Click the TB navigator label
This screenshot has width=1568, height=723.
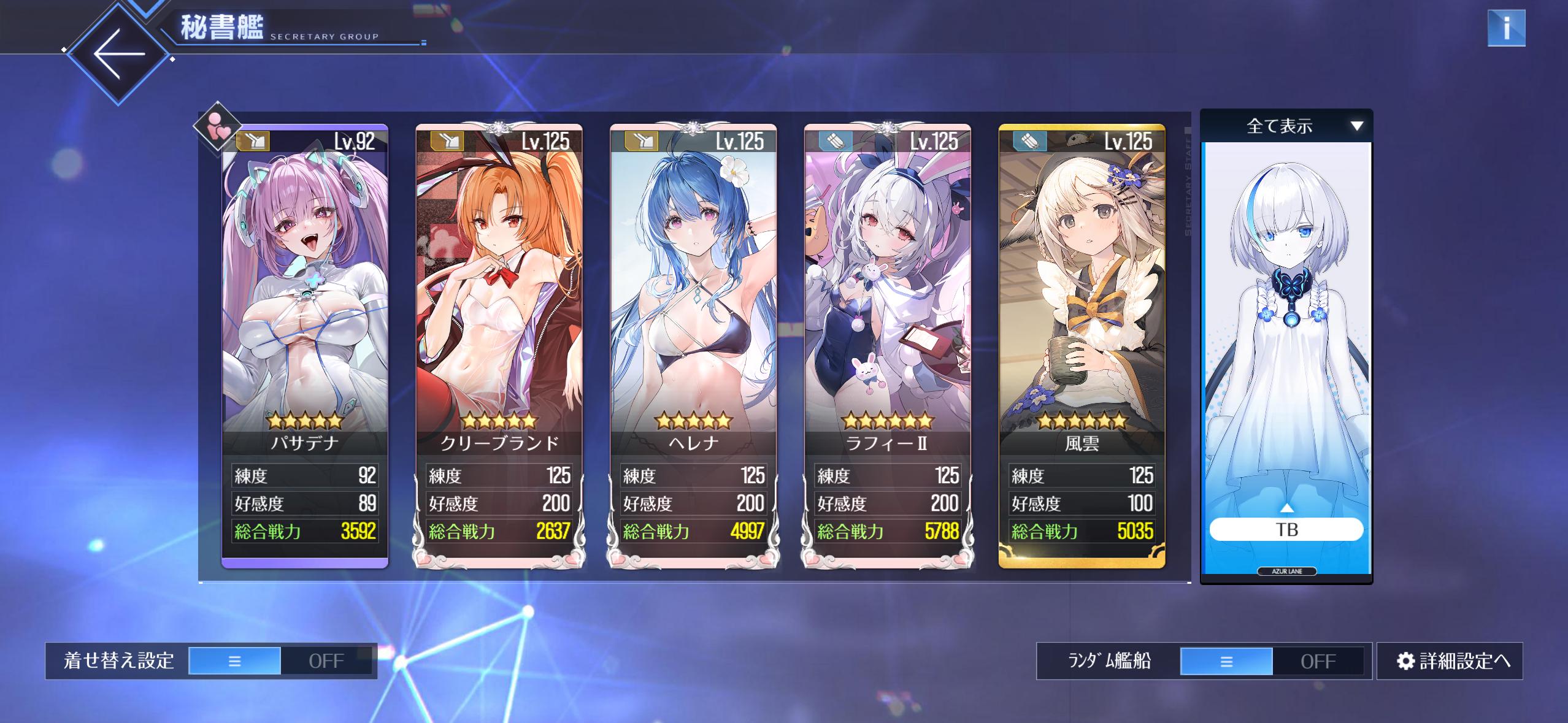click(x=1286, y=529)
